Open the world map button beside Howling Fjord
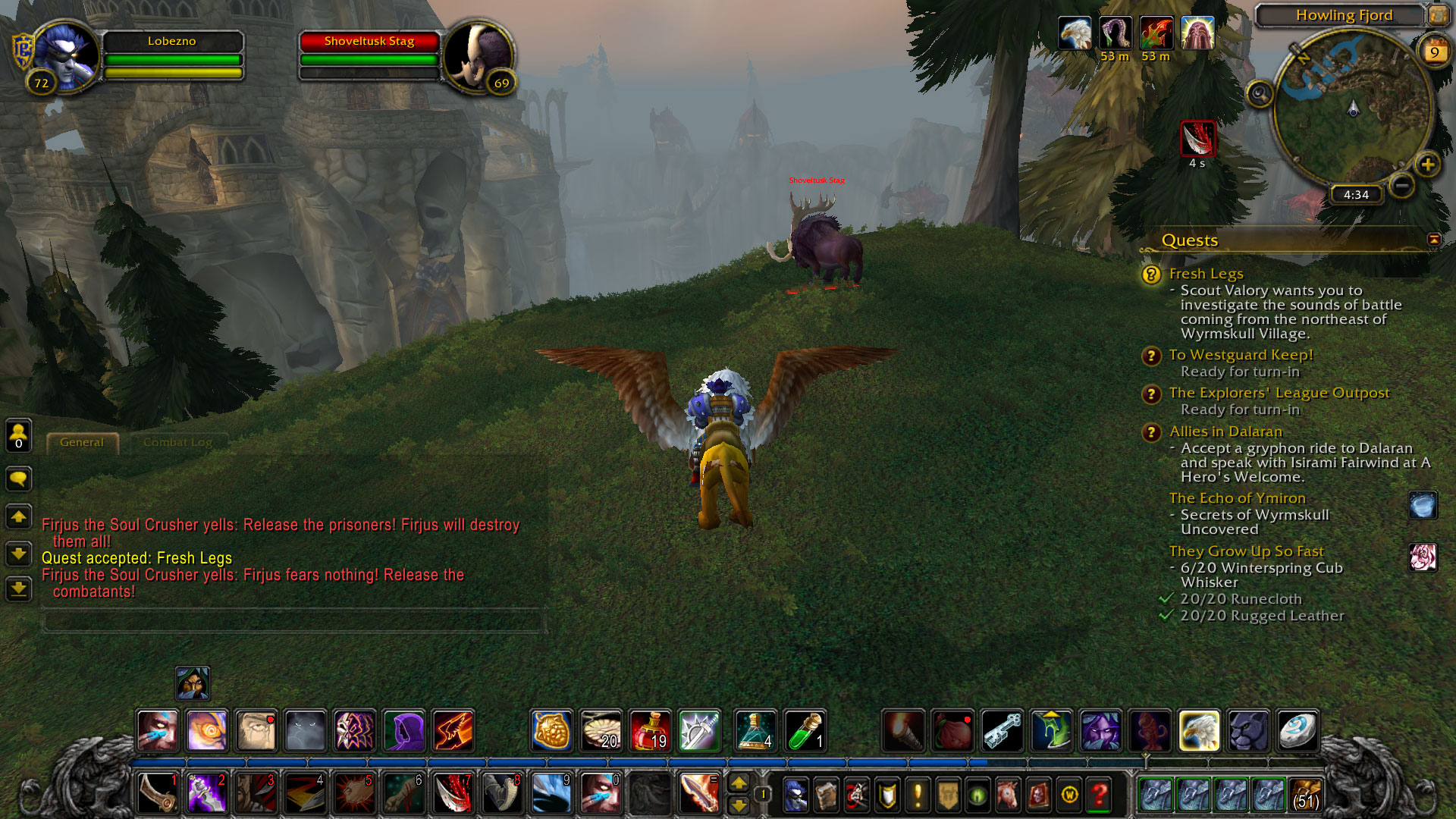The image size is (1456, 819). point(1438,15)
